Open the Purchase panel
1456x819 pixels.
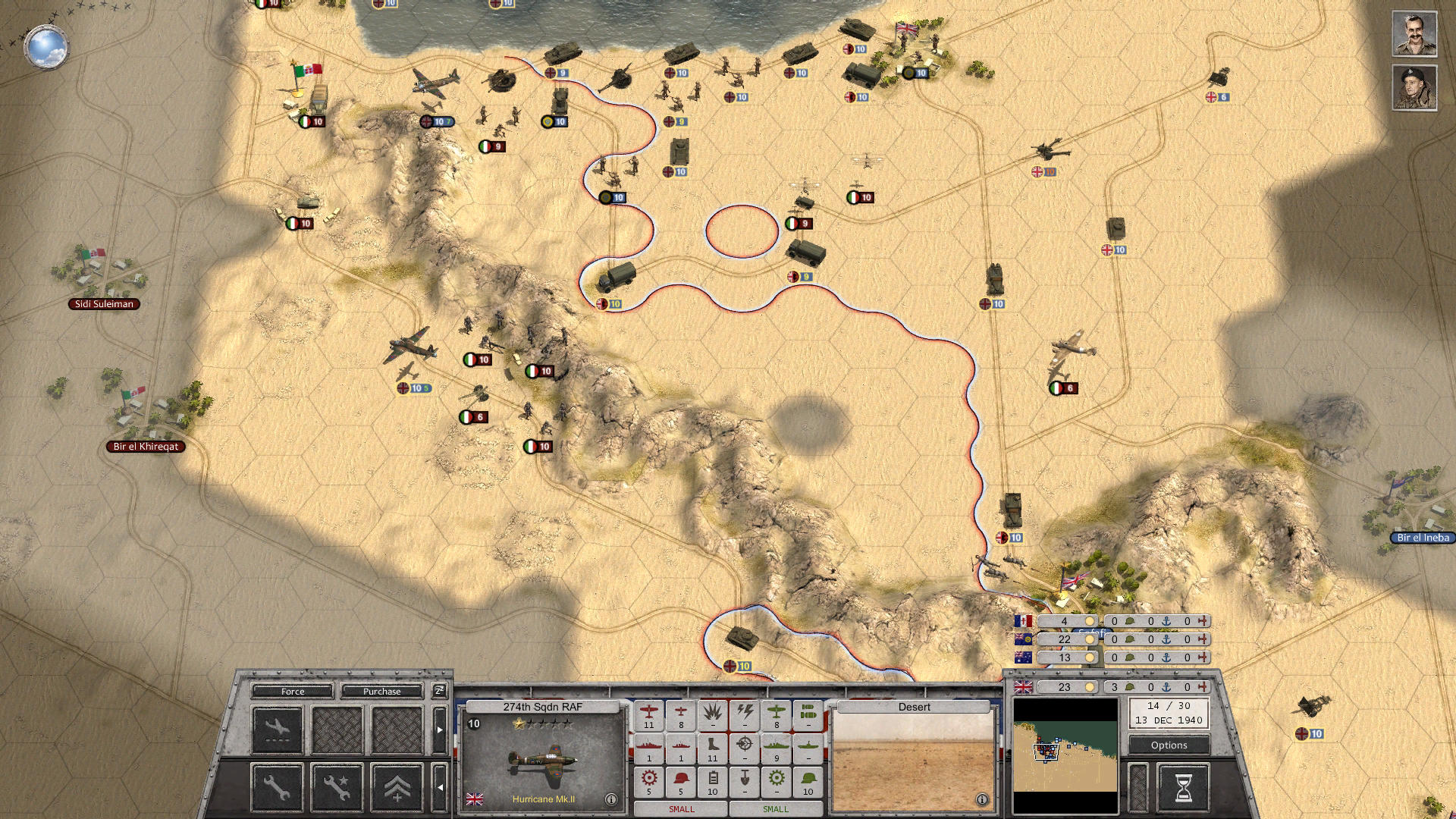click(381, 692)
